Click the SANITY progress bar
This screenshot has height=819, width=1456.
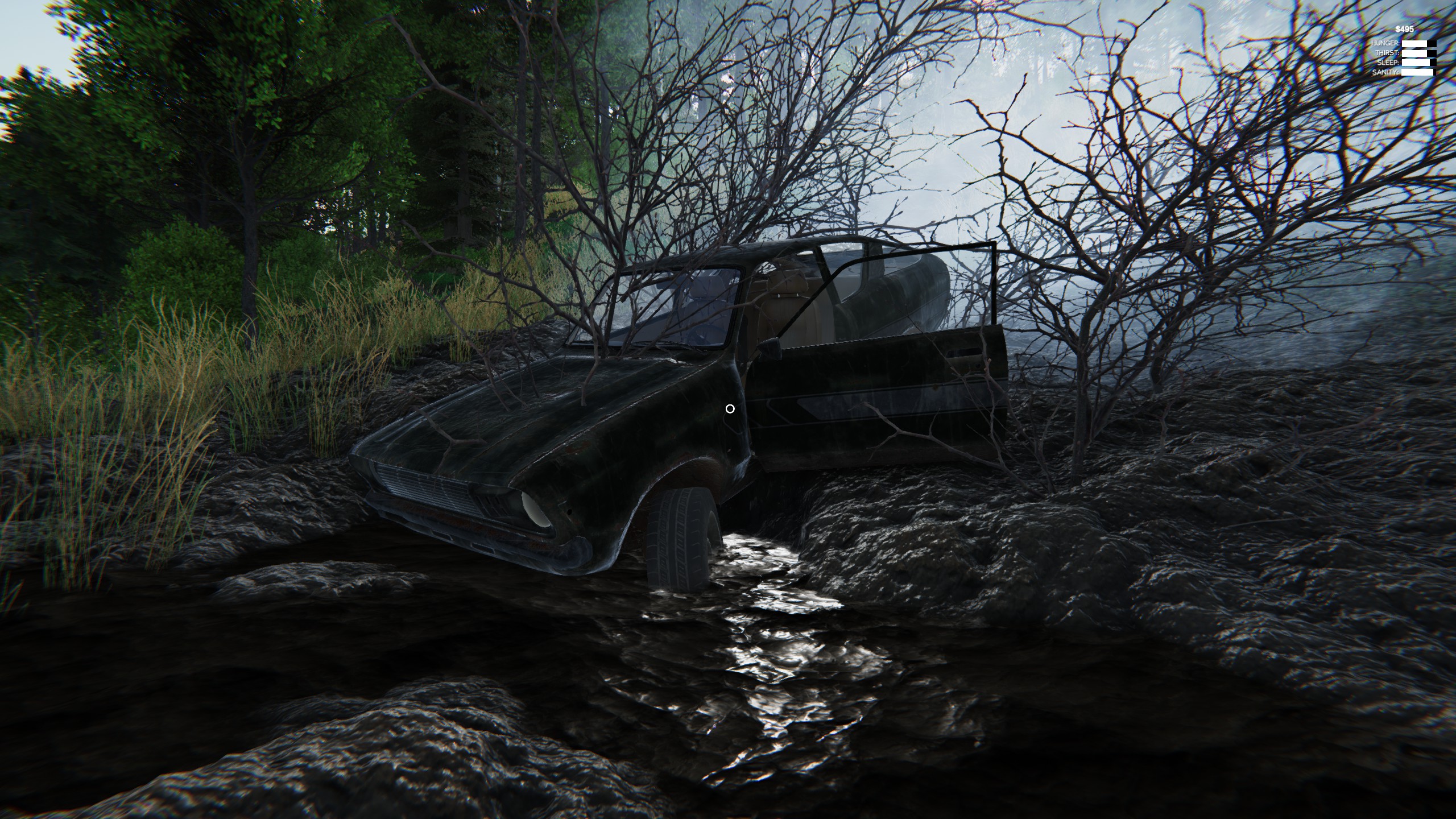point(1416,73)
